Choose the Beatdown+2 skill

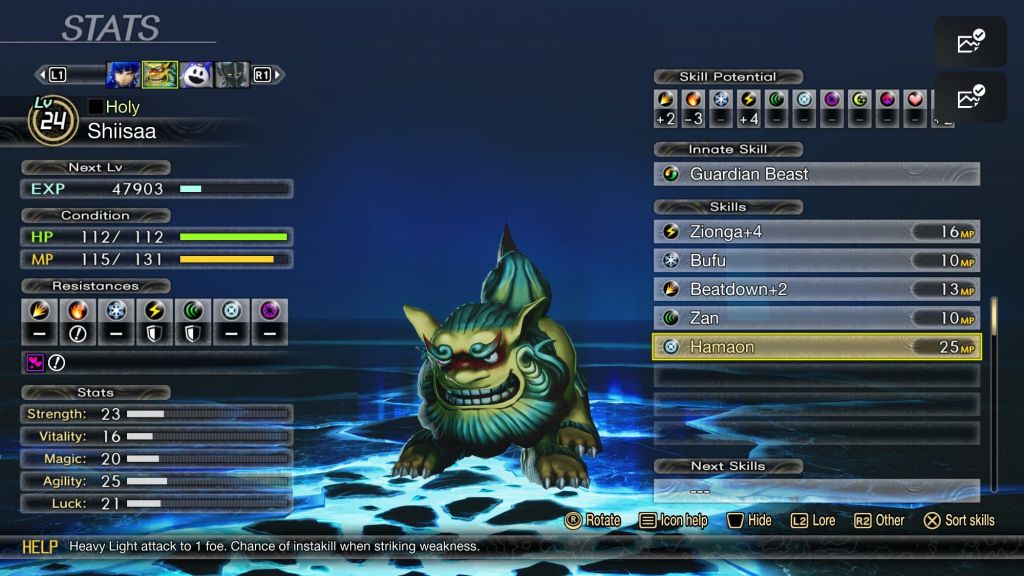click(816, 290)
